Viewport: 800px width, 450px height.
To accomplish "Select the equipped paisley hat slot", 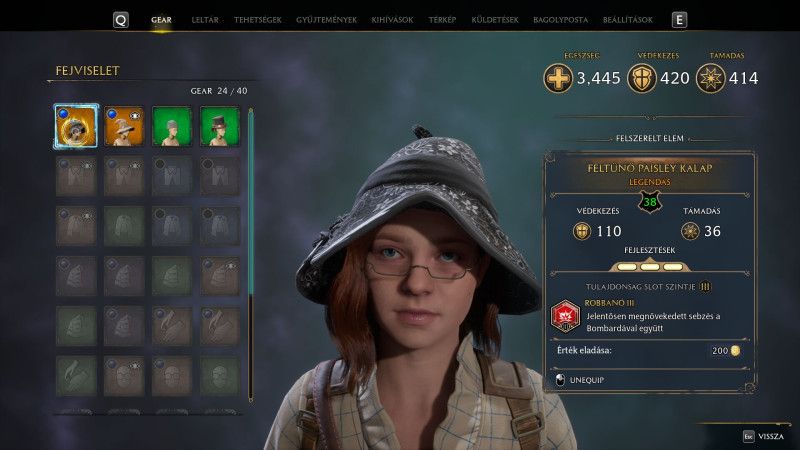I will click(x=76, y=126).
